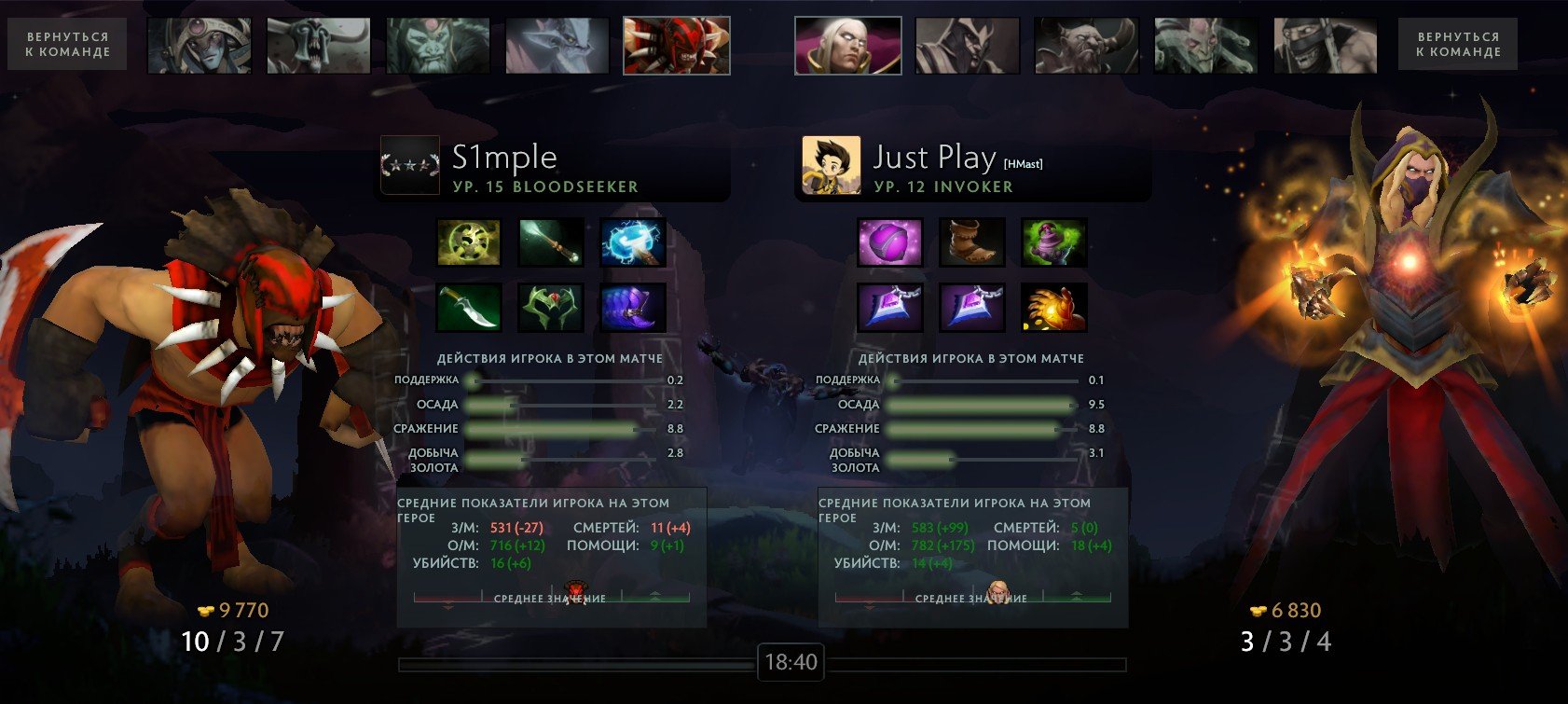1568x704 pixels.
Task: Open S1mple's player avatar
Action: click(409, 165)
